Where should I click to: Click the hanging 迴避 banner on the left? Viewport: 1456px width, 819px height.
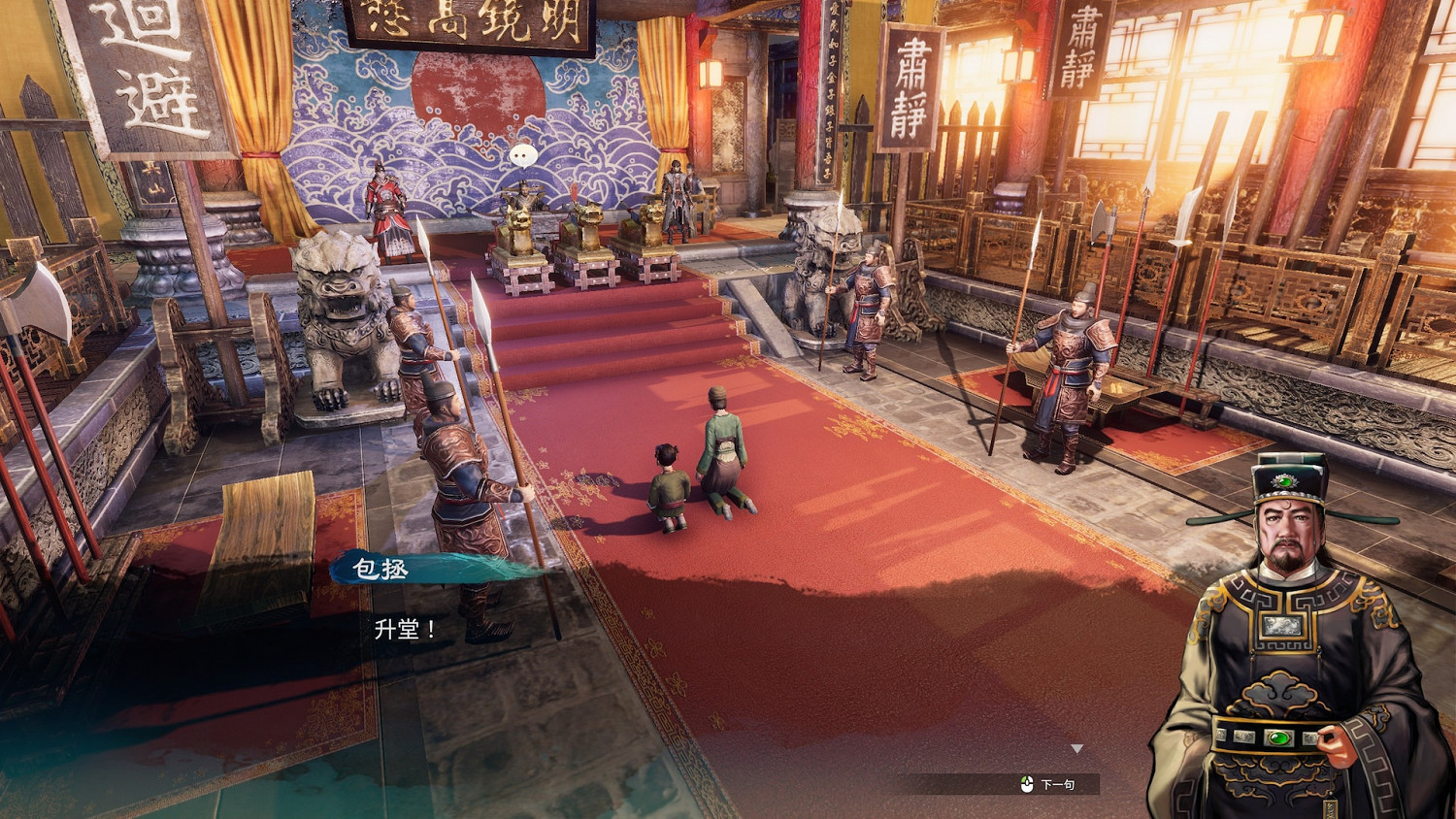tap(146, 73)
